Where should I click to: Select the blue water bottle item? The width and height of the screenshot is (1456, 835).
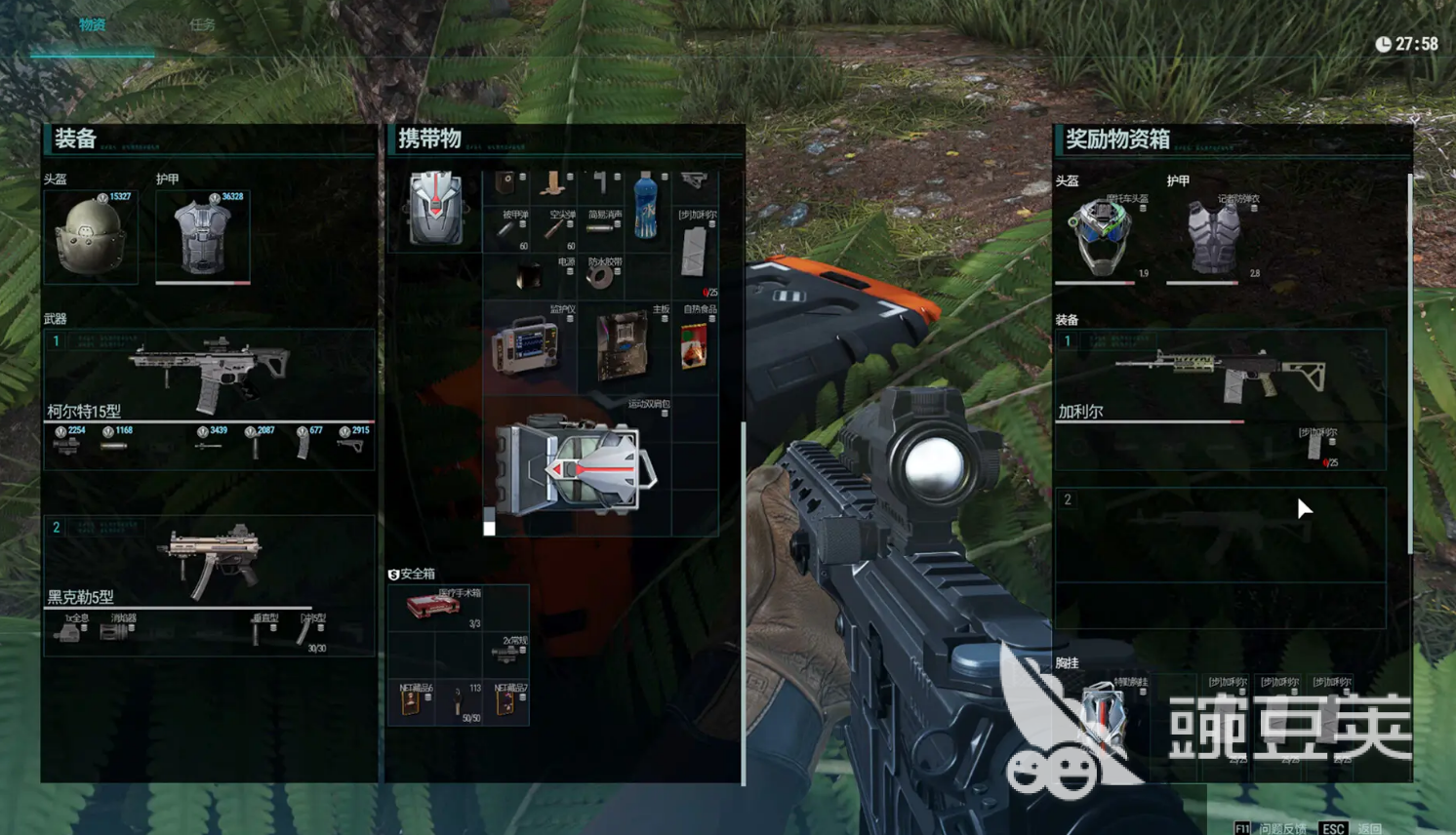(x=645, y=207)
